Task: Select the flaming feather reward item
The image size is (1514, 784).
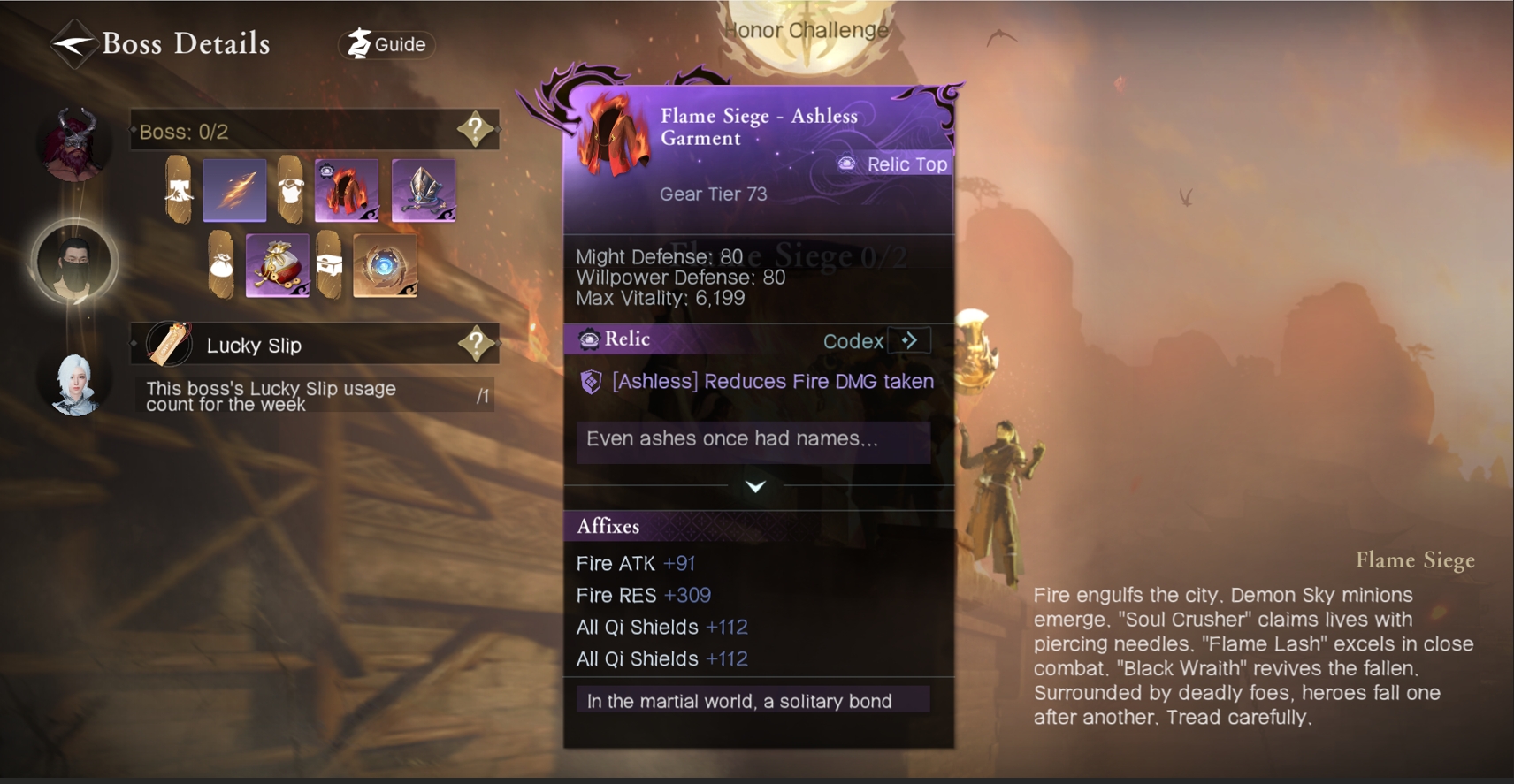Action: coord(234,190)
